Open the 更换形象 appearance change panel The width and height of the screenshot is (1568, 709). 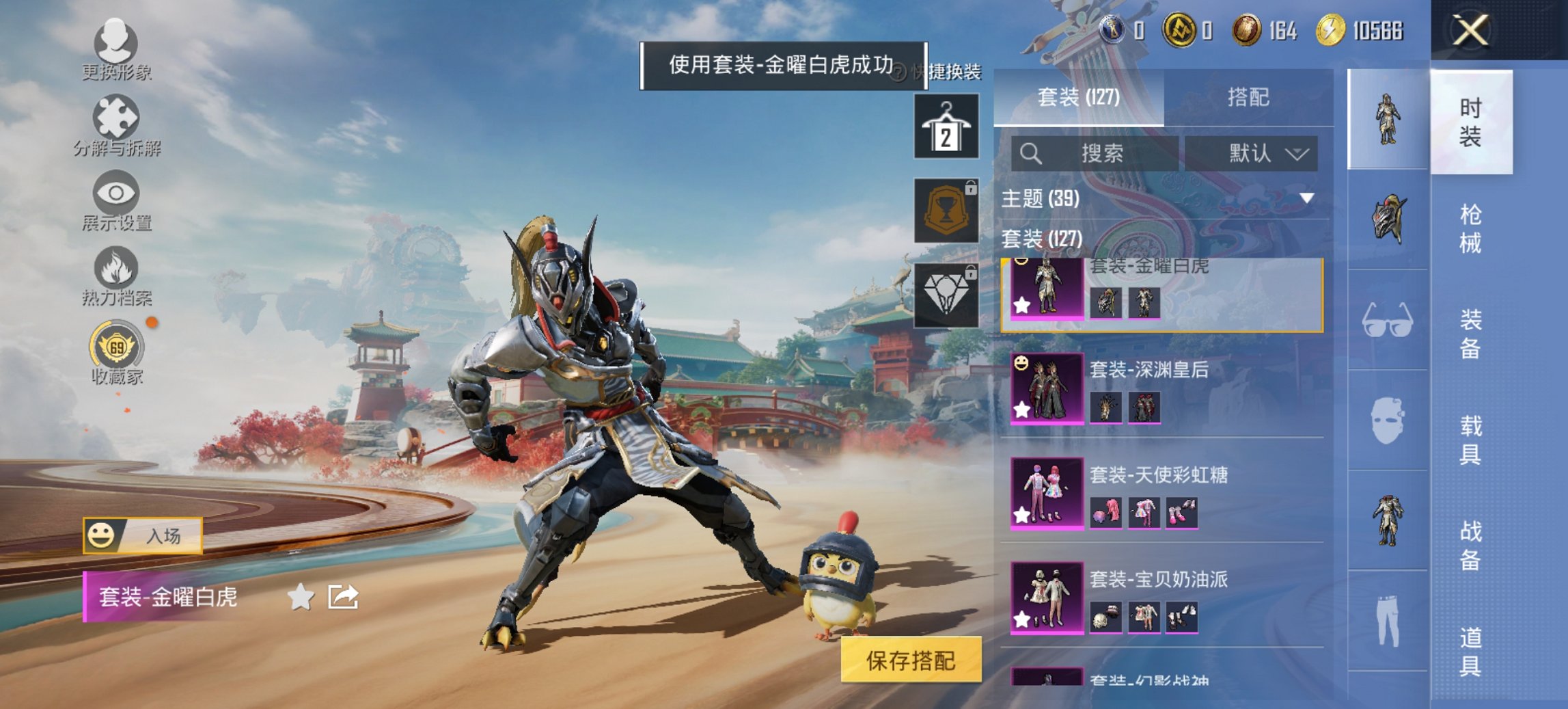click(x=116, y=51)
